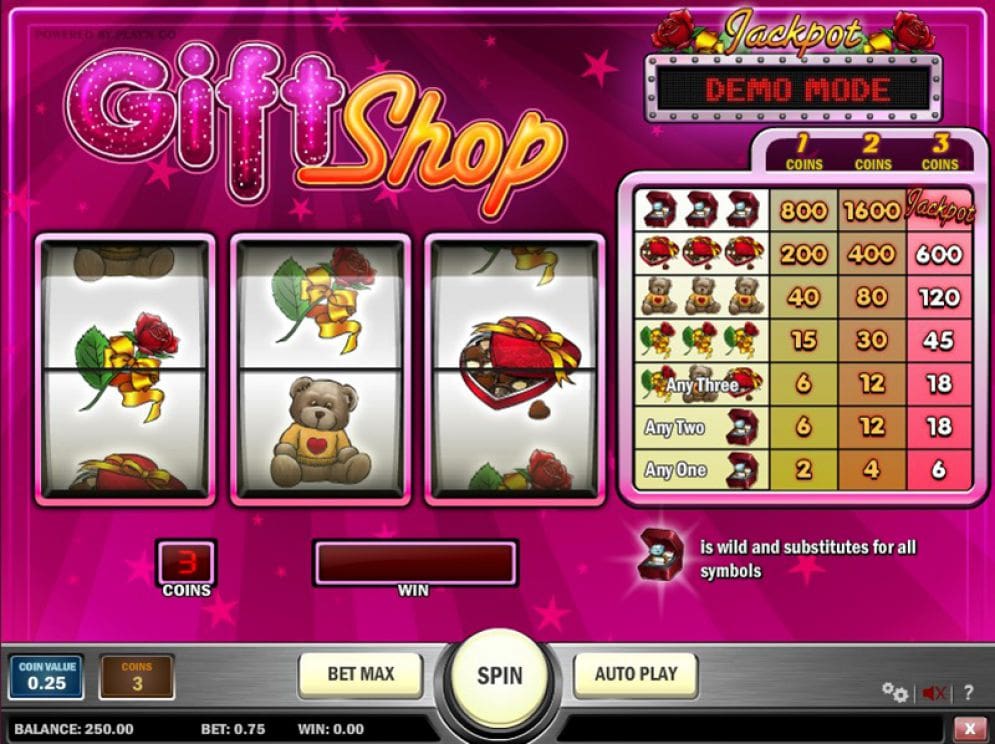Start Auto Play mode

(635, 675)
